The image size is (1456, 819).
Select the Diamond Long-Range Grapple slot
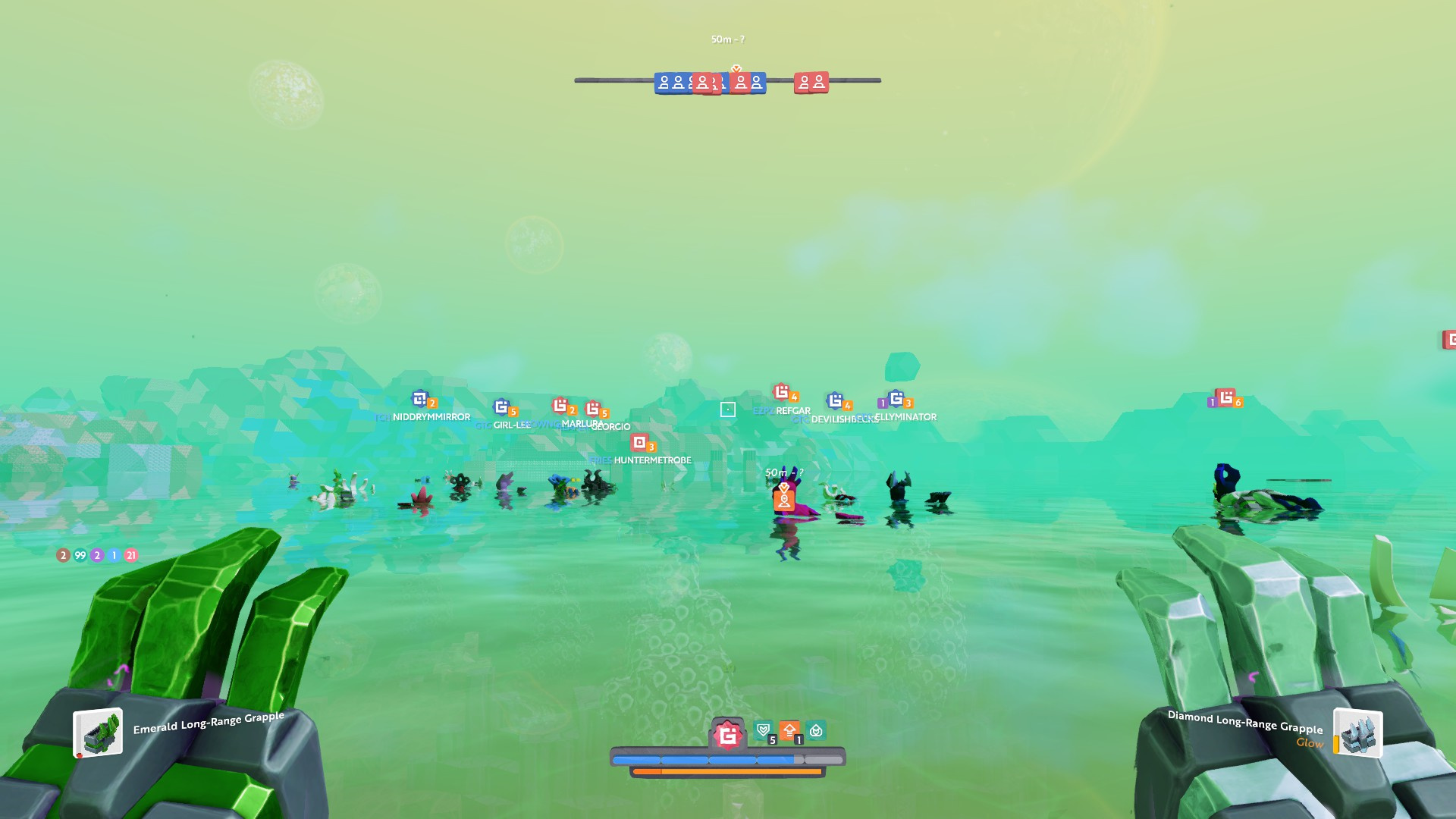(x=1357, y=733)
